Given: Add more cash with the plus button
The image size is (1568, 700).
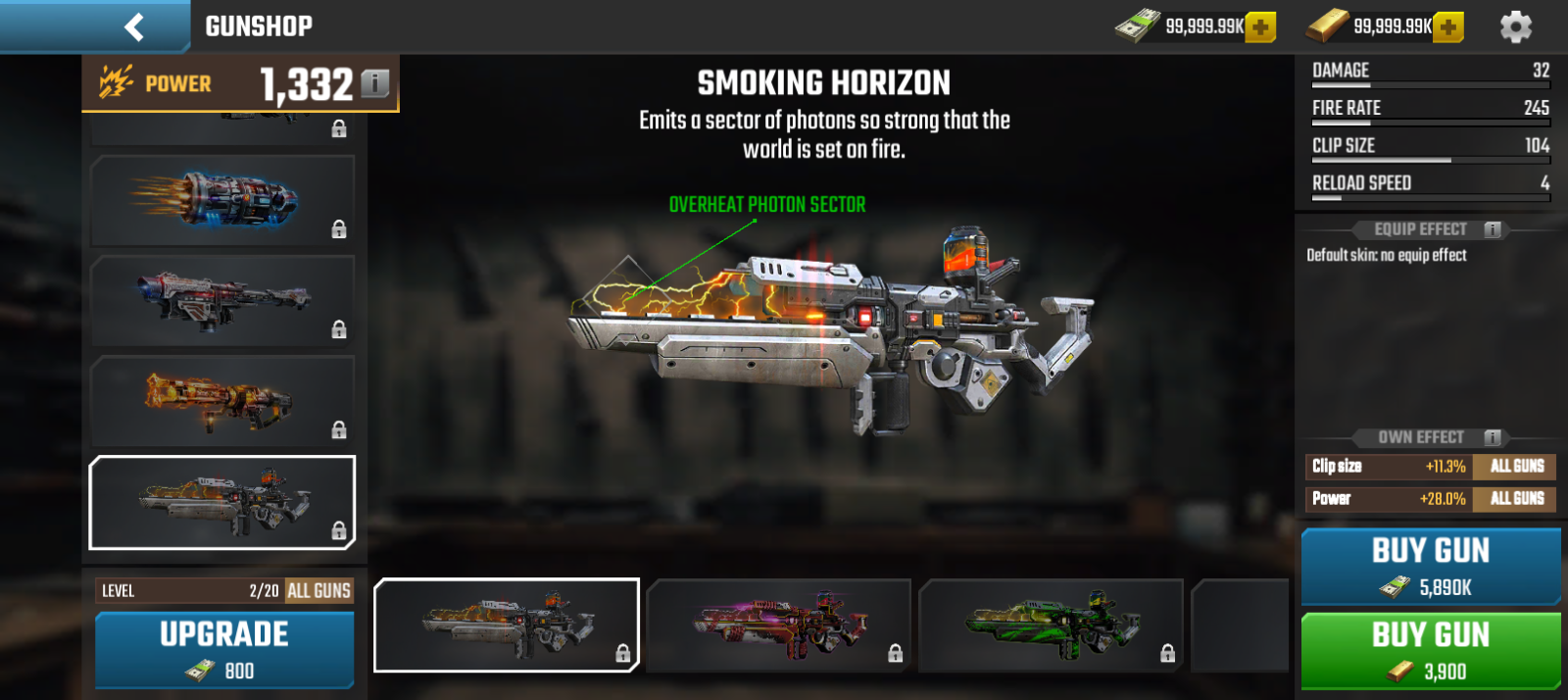Looking at the screenshot, I should 1260,27.
